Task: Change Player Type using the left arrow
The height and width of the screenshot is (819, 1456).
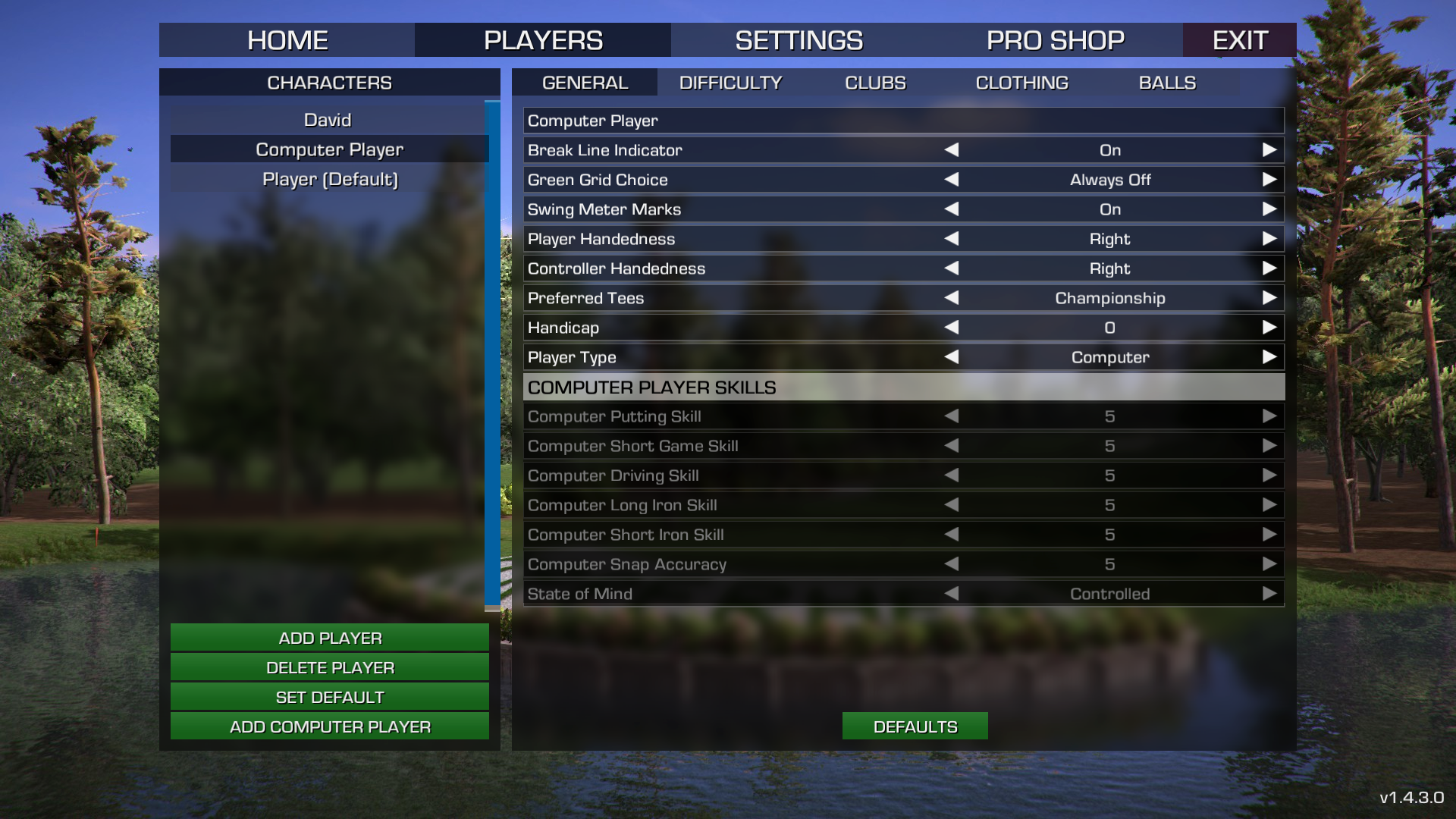Action: click(x=952, y=357)
